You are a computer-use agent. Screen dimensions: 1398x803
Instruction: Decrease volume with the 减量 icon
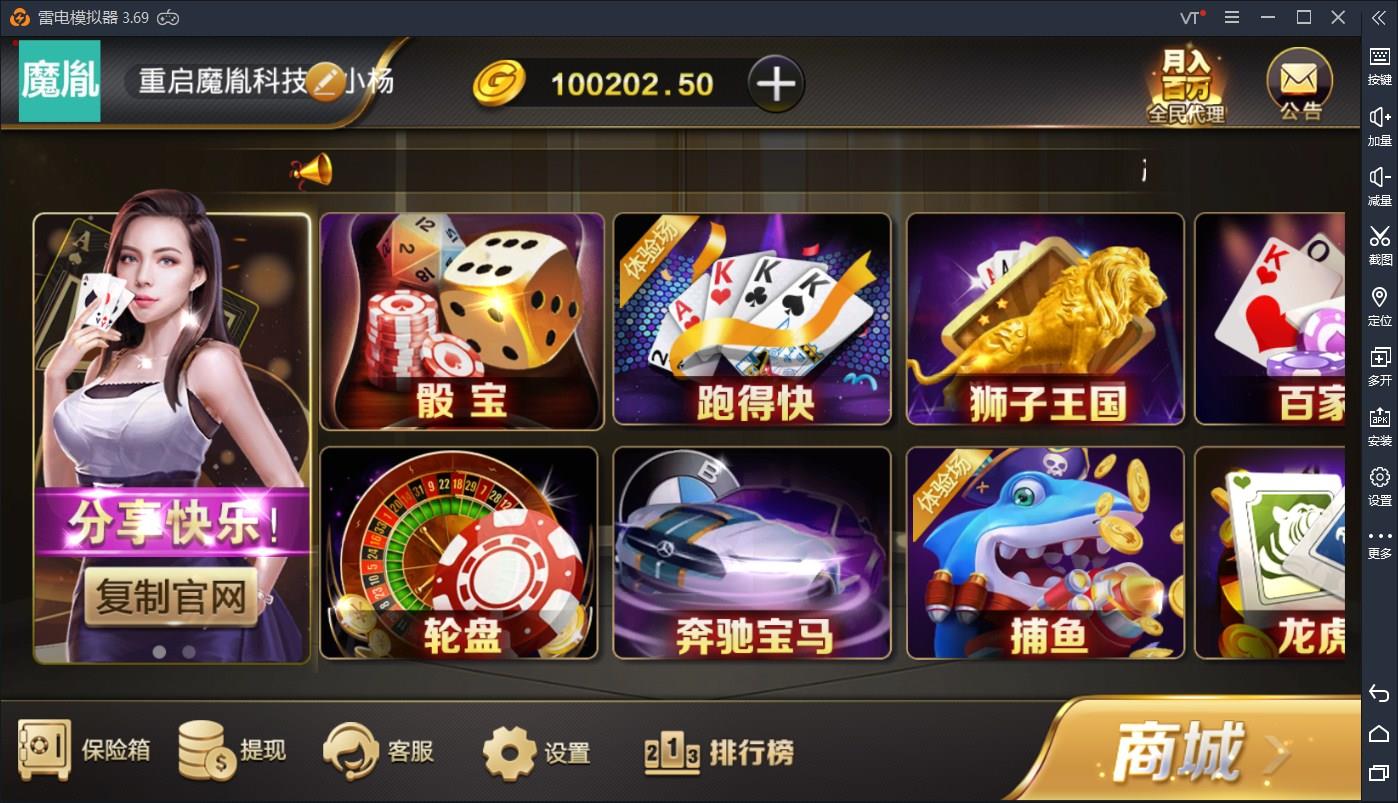click(1379, 185)
